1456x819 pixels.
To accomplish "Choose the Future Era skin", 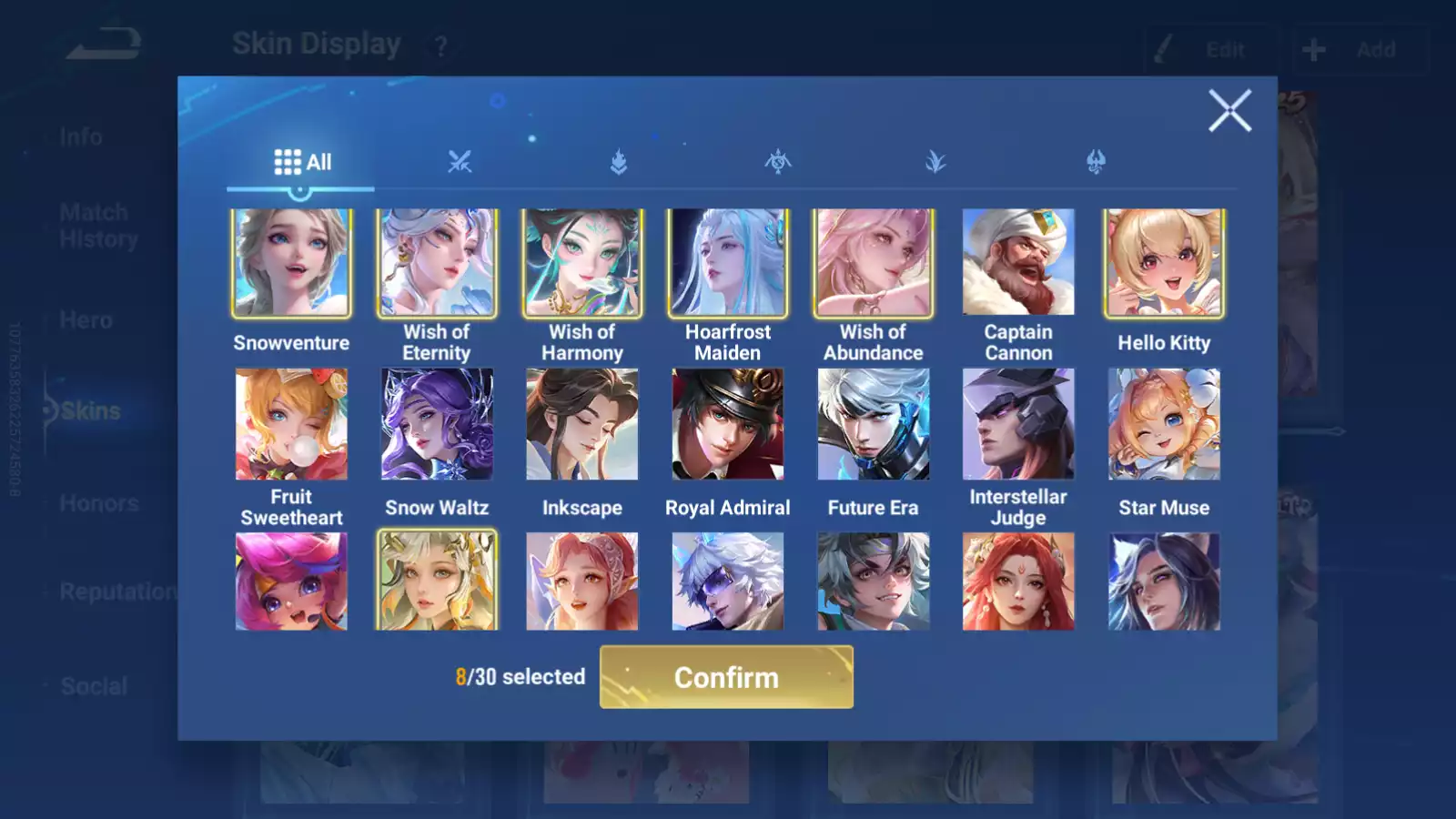I will [x=873, y=424].
